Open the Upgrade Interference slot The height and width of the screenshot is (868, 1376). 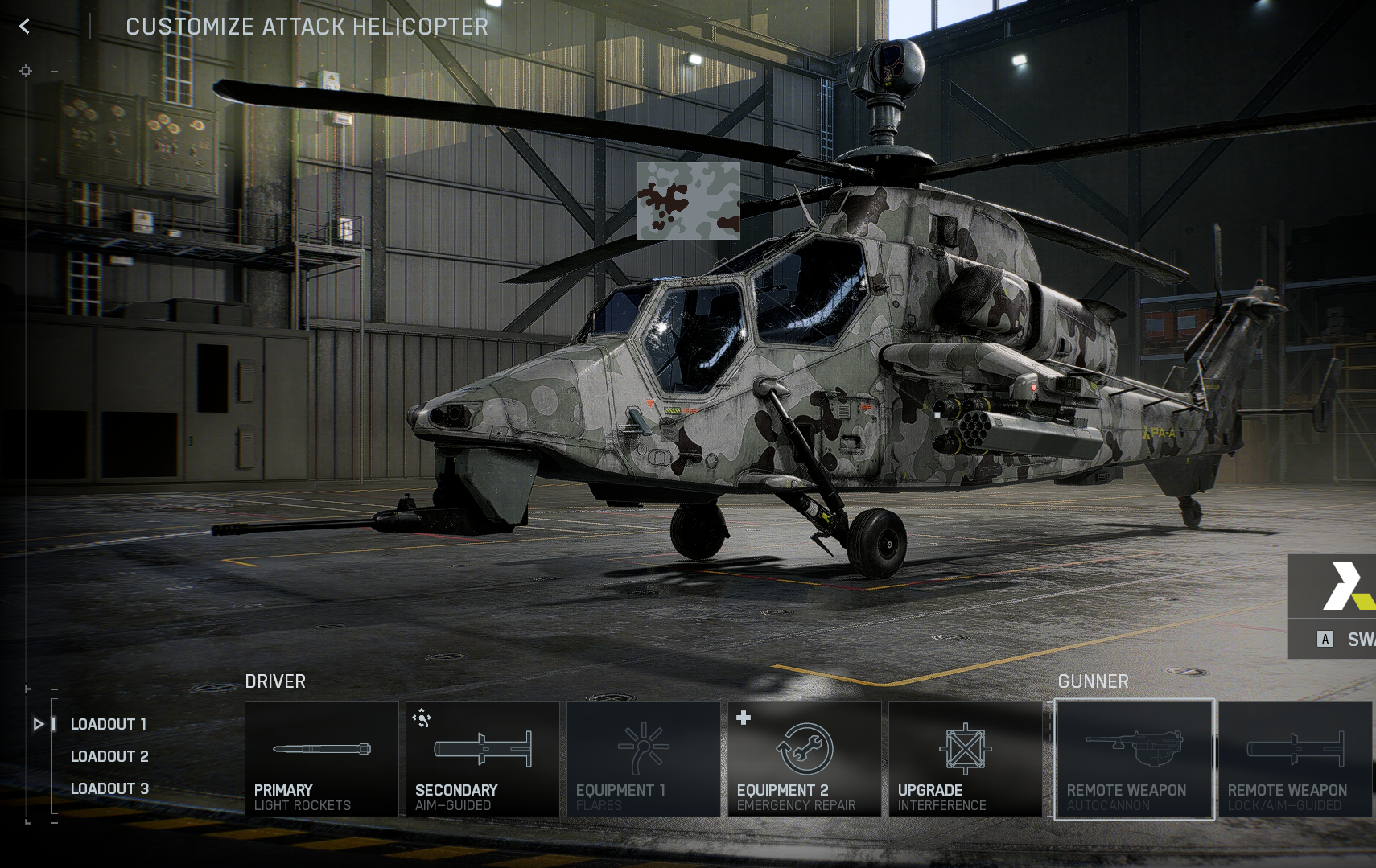(x=965, y=759)
